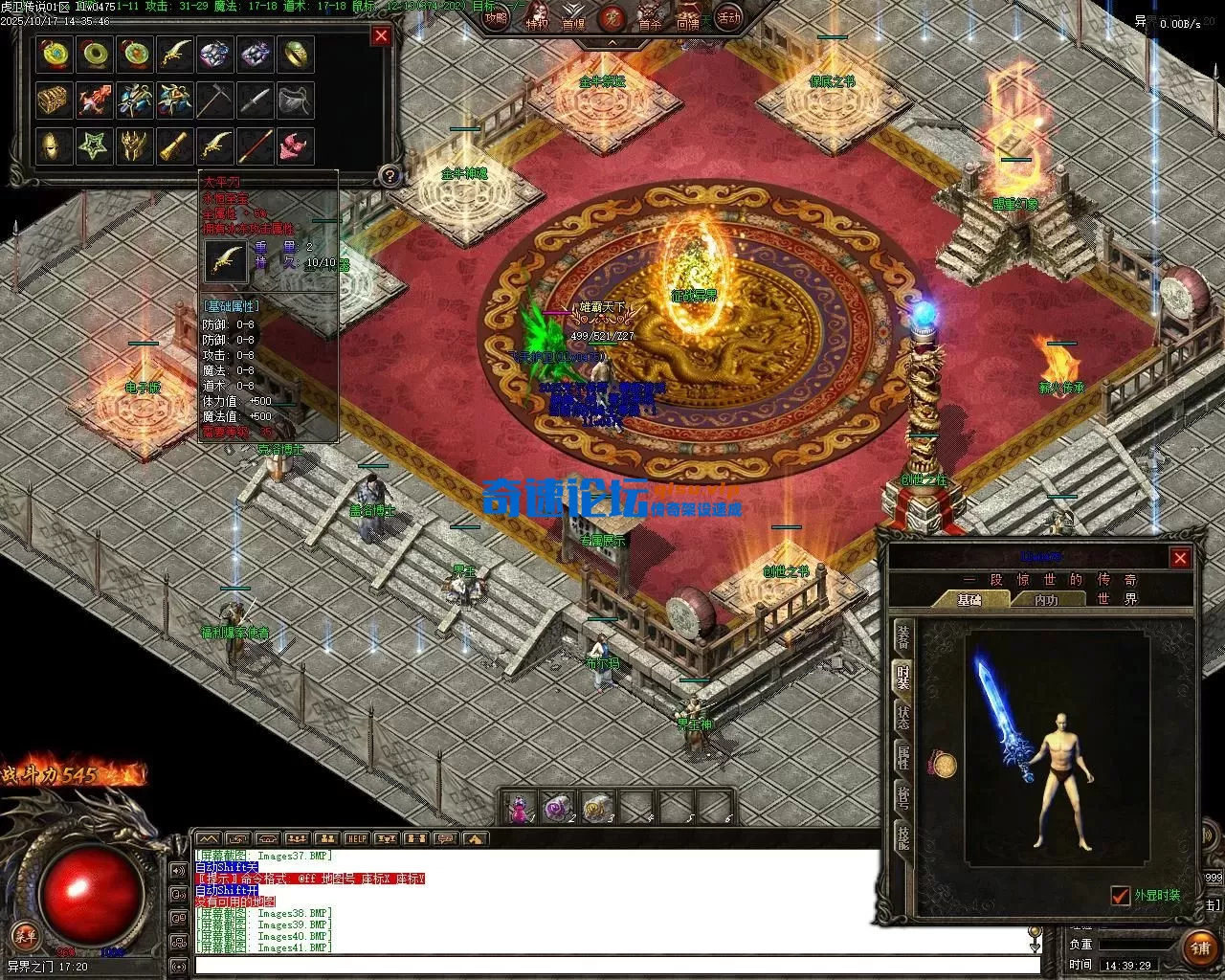Open the bag help question mark
The image size is (1225, 980).
click(389, 175)
